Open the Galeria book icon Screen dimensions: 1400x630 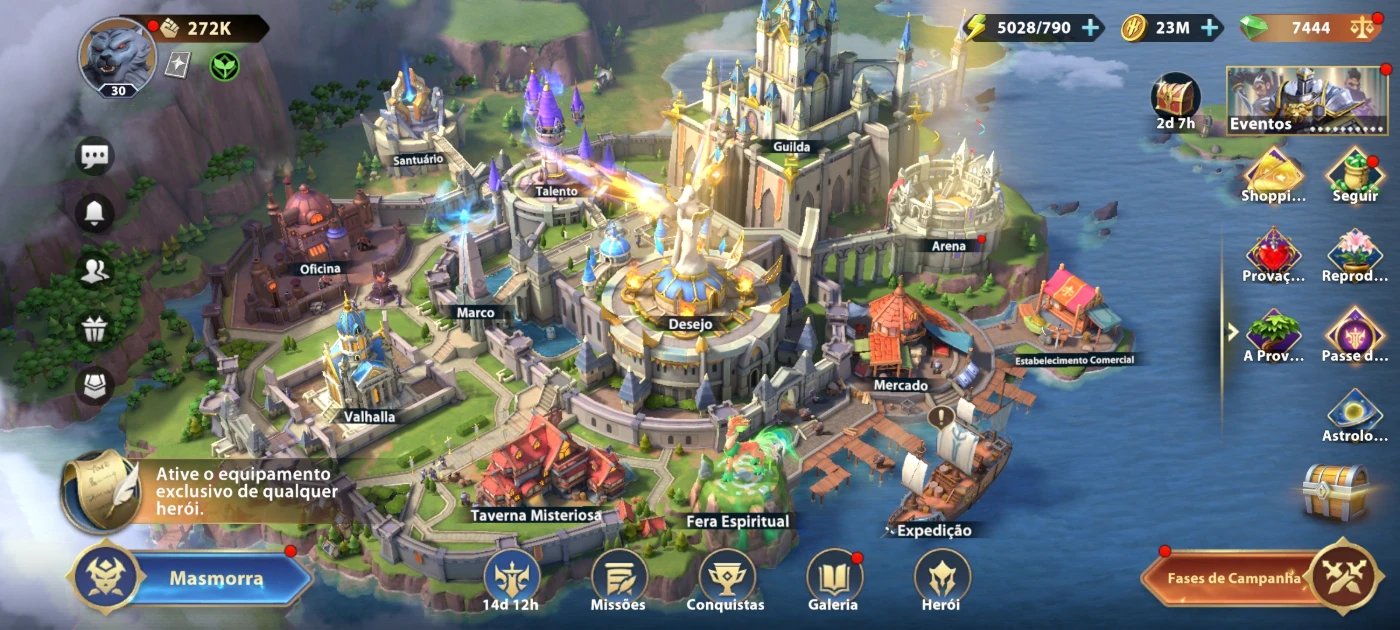(x=833, y=580)
